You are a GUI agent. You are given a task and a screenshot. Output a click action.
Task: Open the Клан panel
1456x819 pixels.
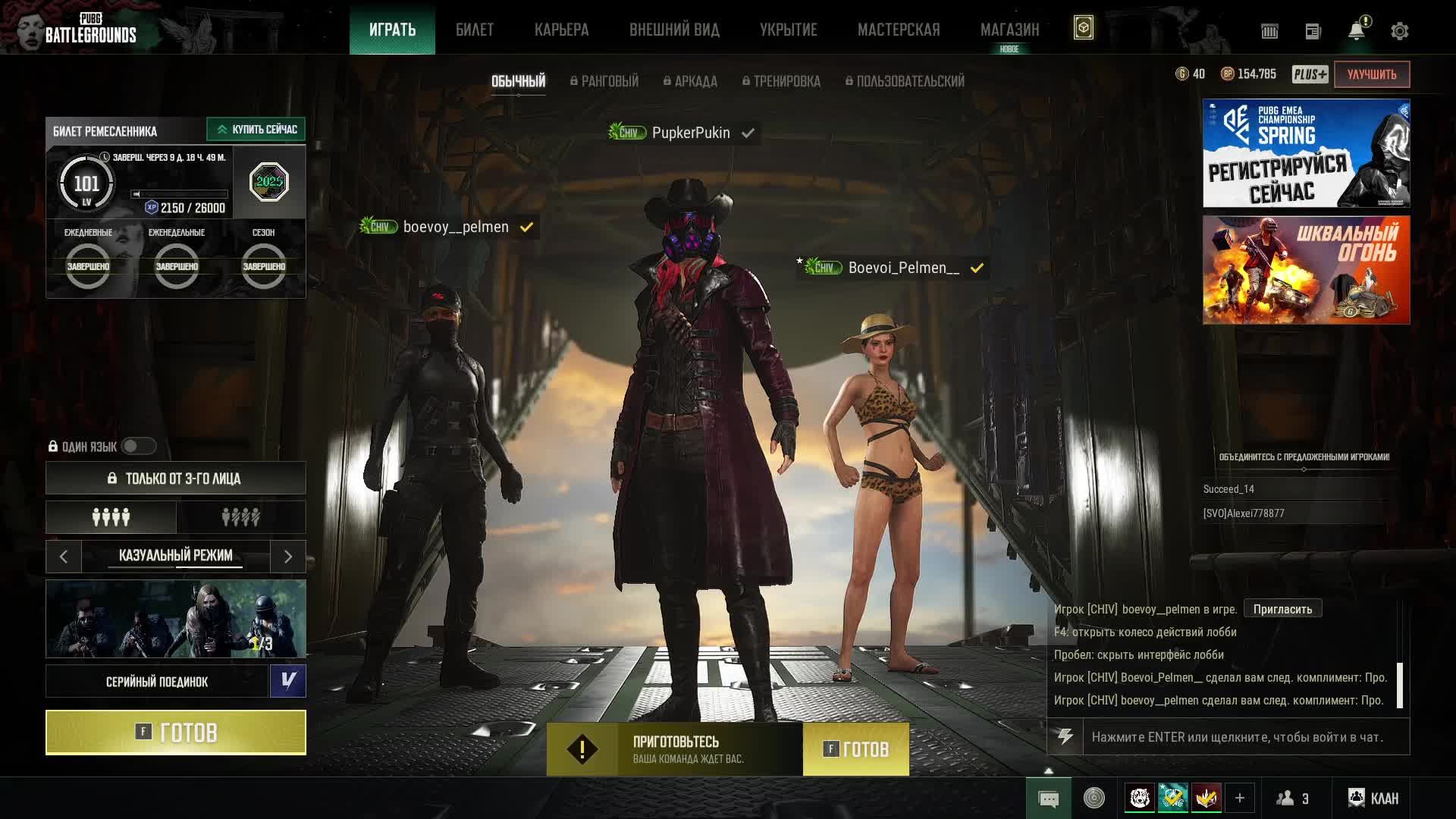(1373, 799)
